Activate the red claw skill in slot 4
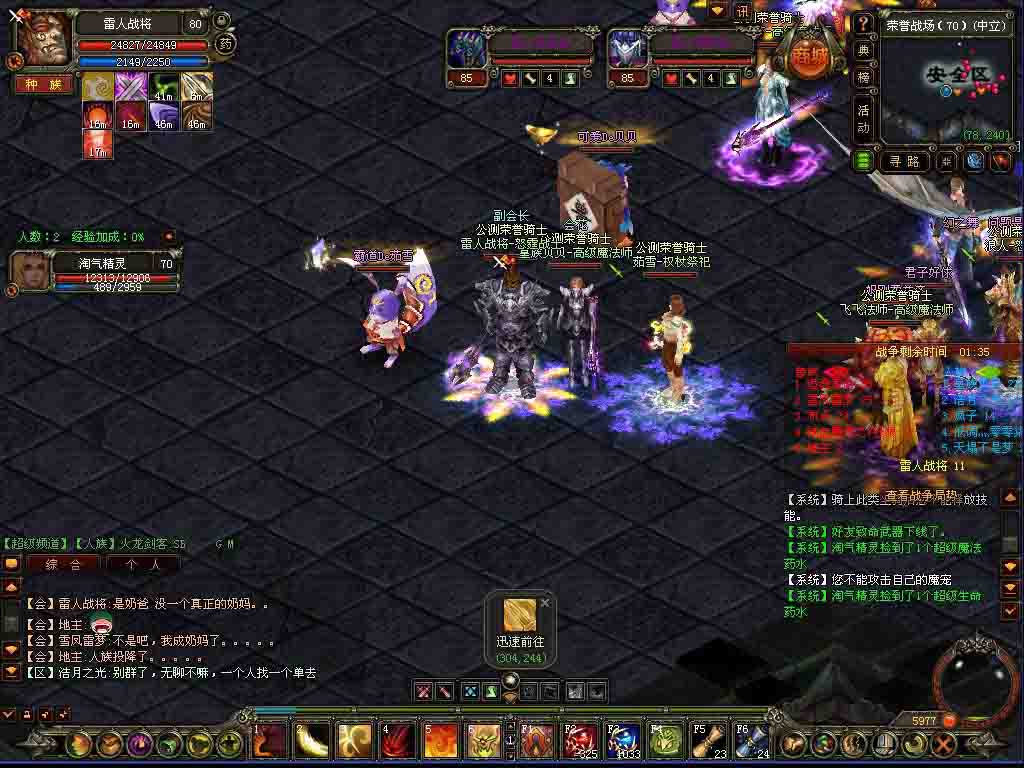Image resolution: width=1024 pixels, height=768 pixels. pyautogui.click(x=398, y=742)
